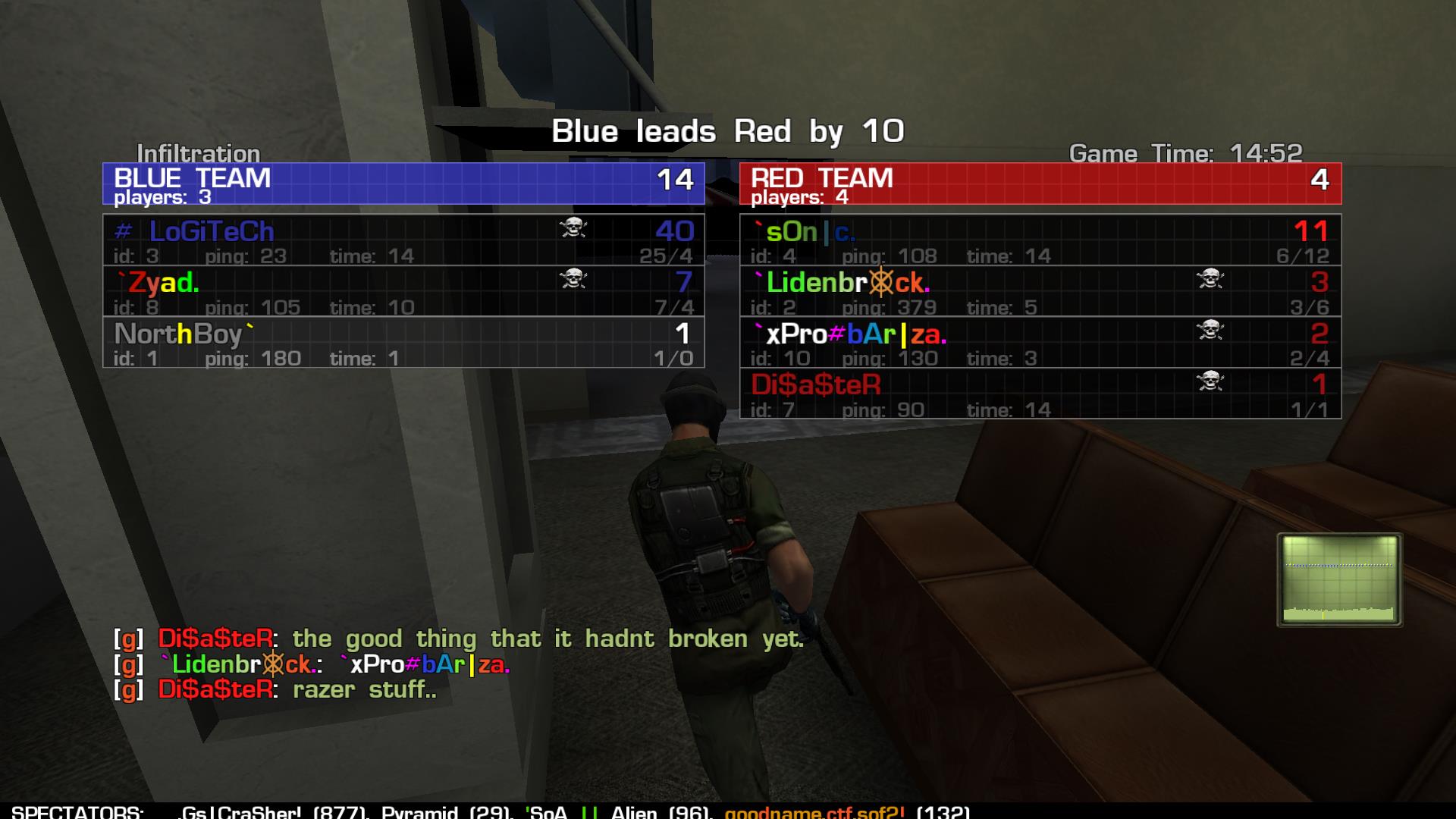Select the Zyad player row
This screenshot has width=1456, height=819.
403,291
